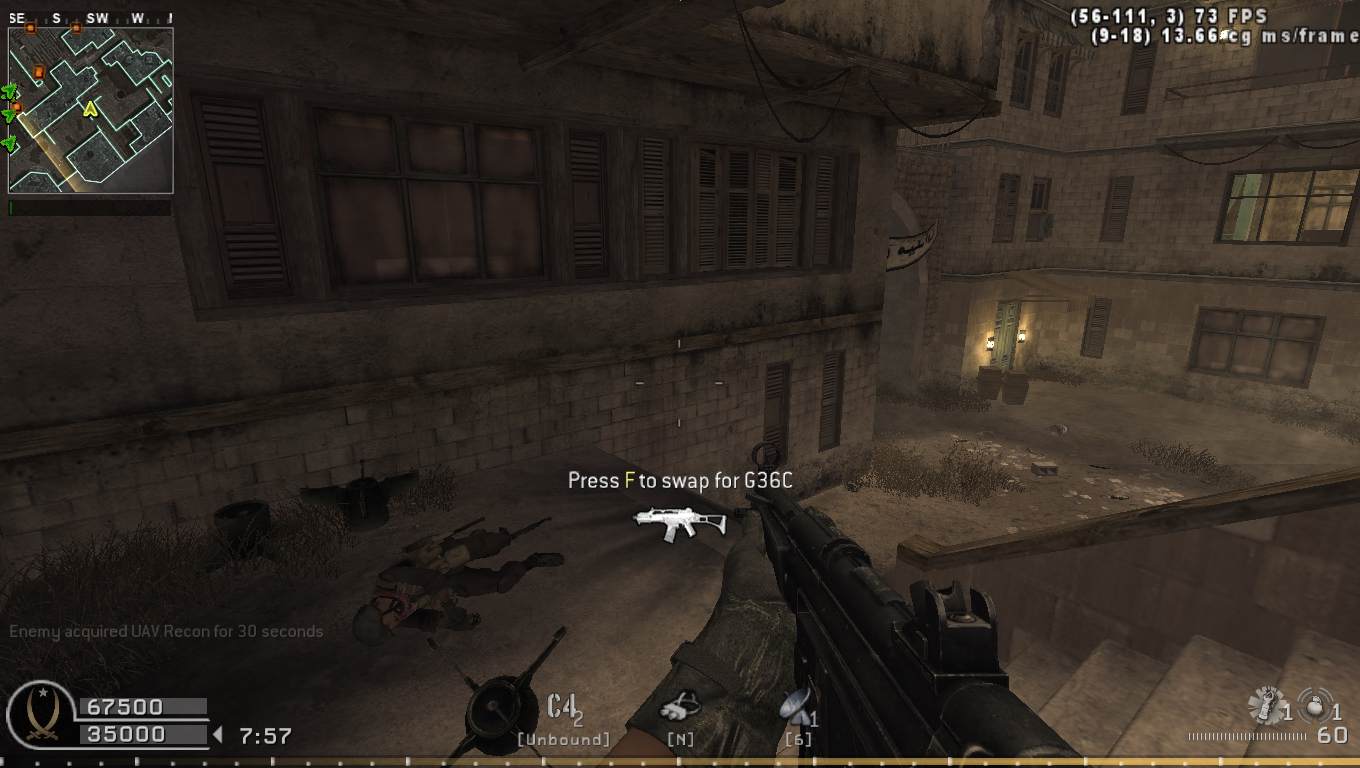This screenshot has width=1360, height=768.
Task: Click the compass heading strip
Action: [90, 18]
